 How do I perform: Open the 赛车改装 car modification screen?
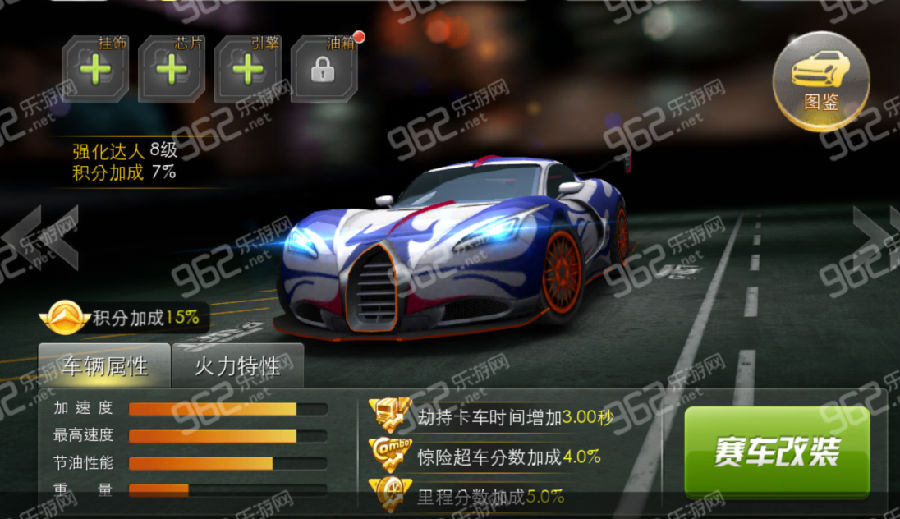click(x=776, y=452)
